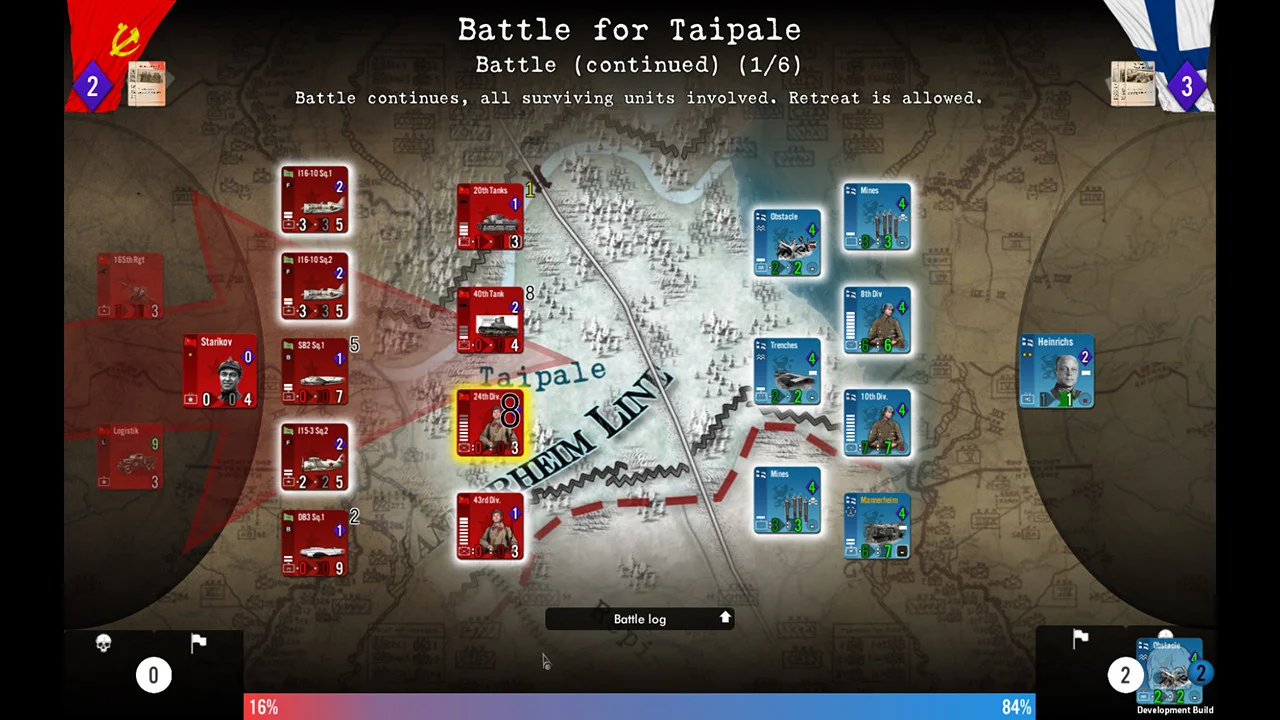1280x720 pixels.
Task: Click the 43rd Div infantry unit
Action: pyautogui.click(x=489, y=527)
